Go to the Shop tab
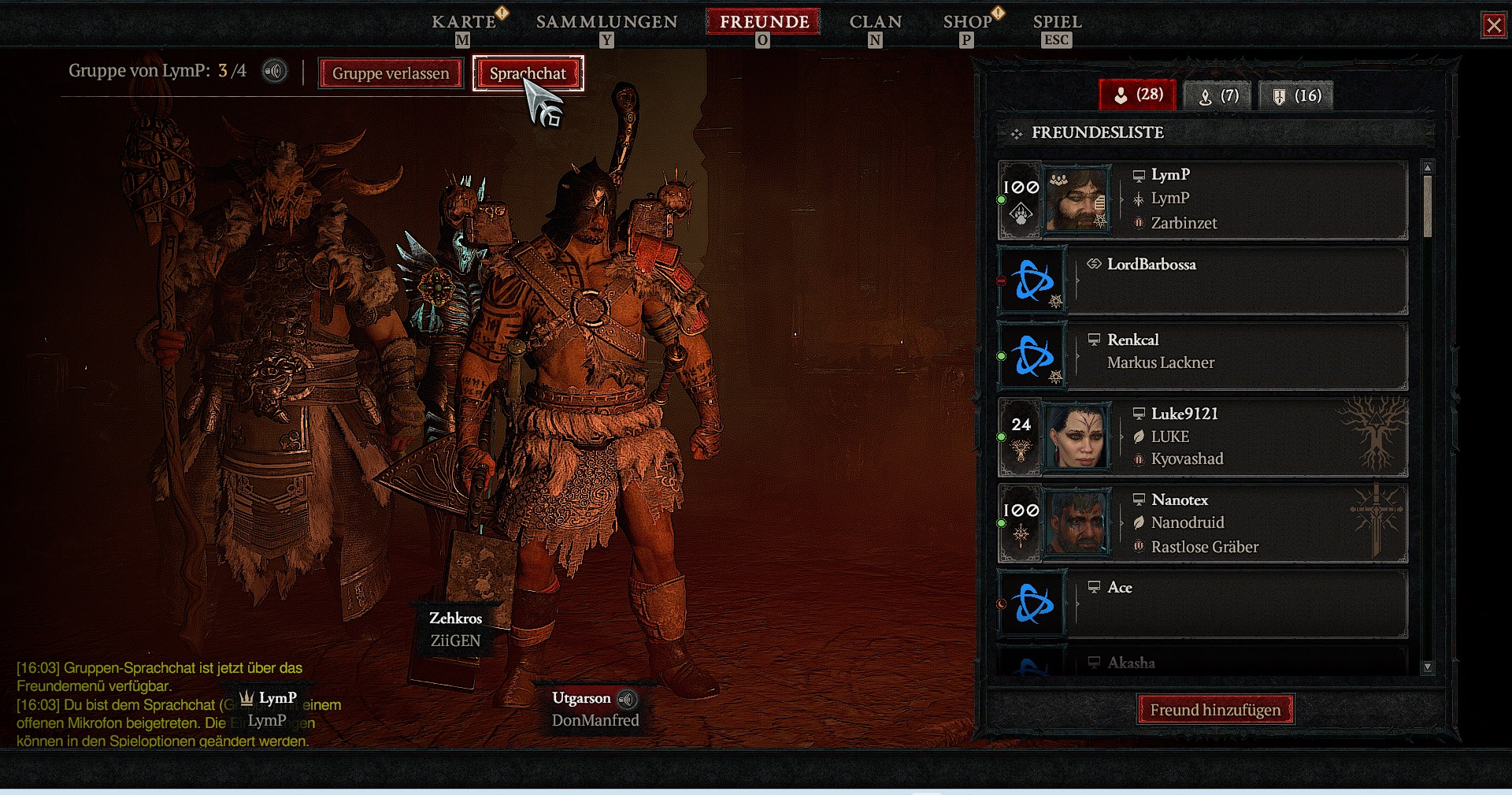The width and height of the screenshot is (1512, 795). (x=967, y=22)
